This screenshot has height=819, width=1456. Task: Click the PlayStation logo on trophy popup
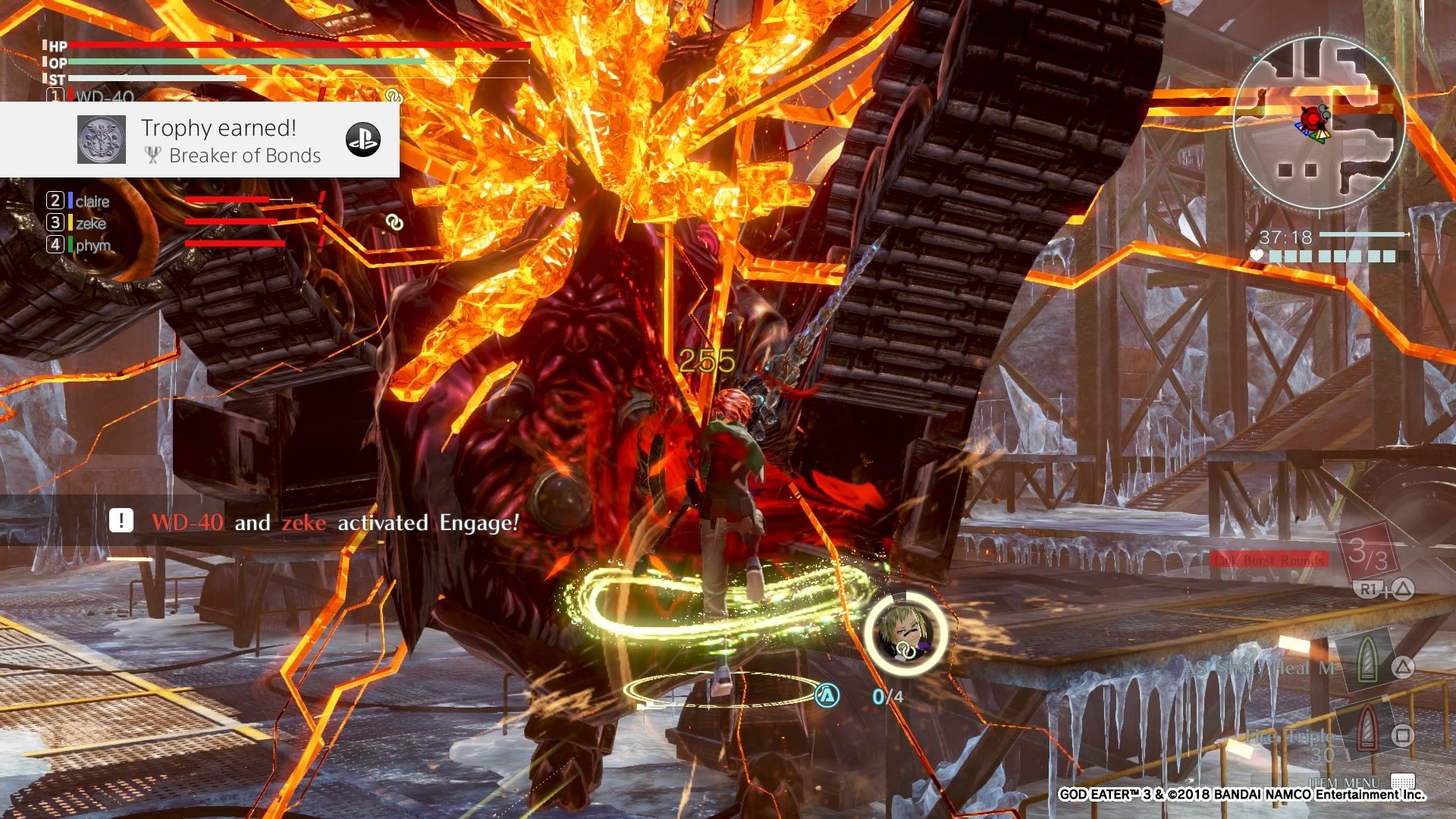point(362,140)
